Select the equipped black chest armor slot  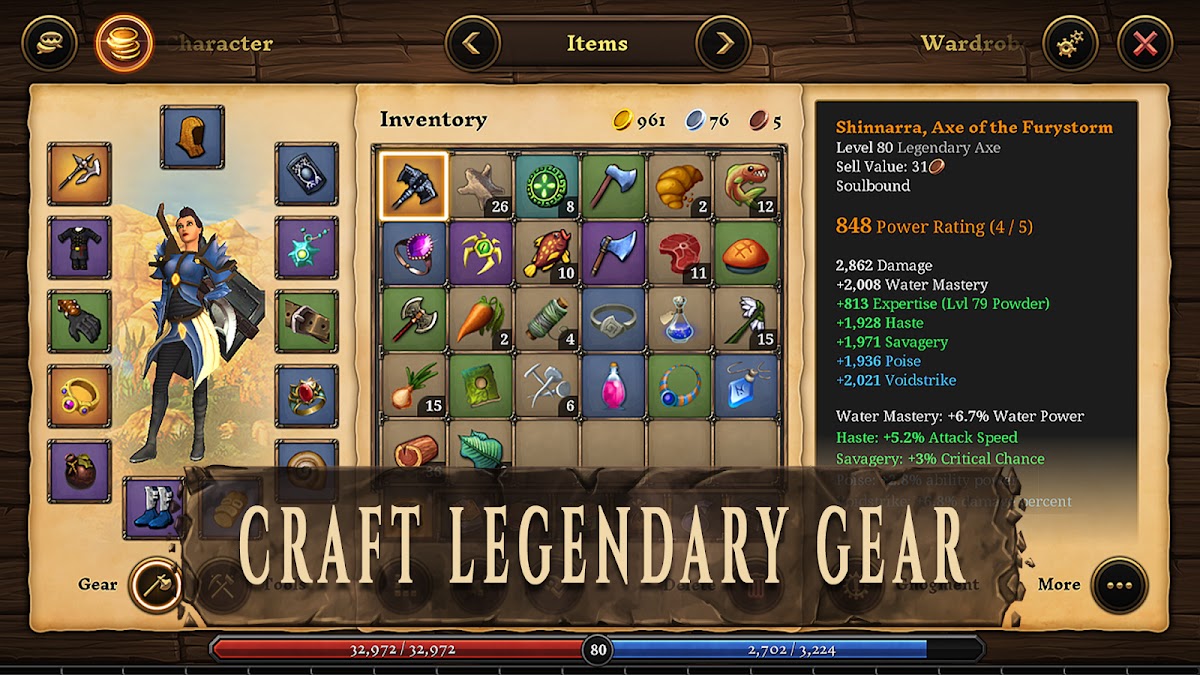coord(79,247)
